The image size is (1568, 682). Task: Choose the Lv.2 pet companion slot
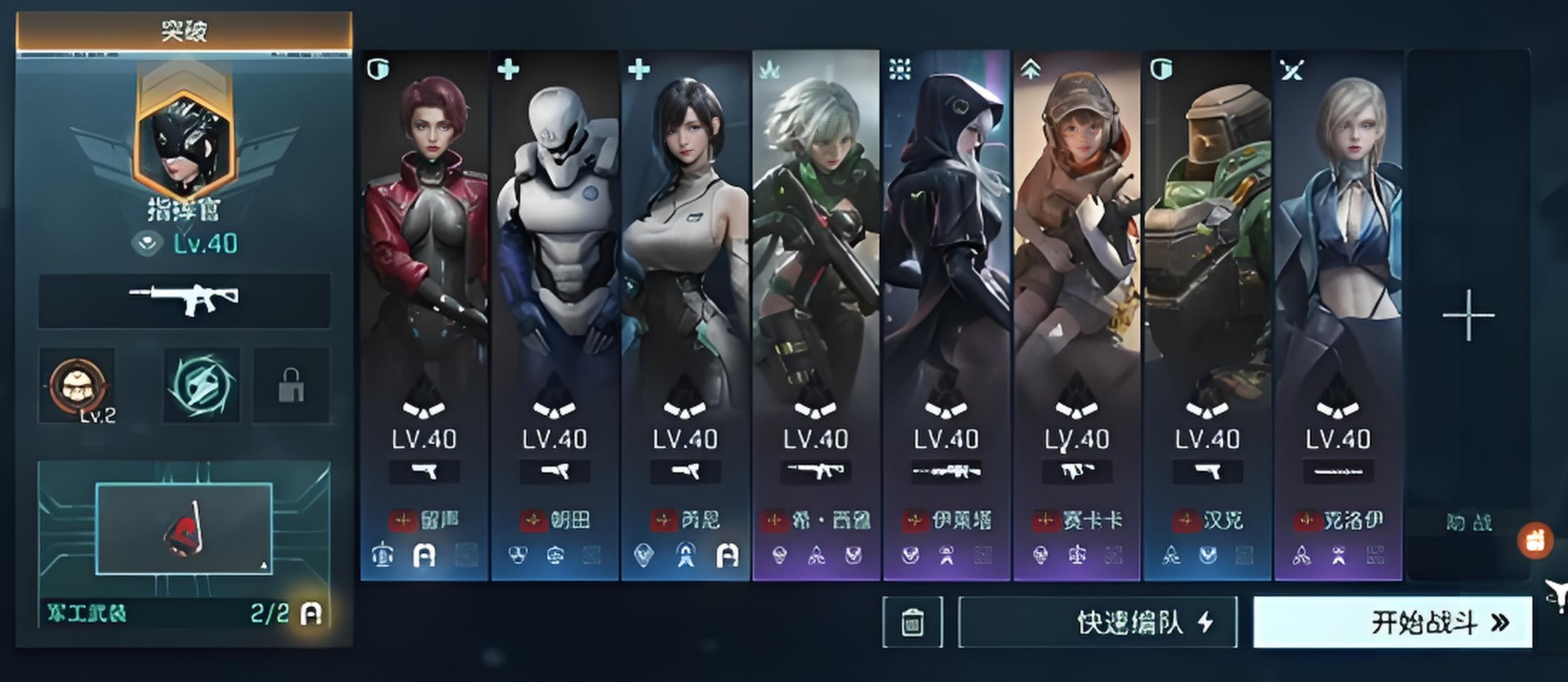[77, 386]
